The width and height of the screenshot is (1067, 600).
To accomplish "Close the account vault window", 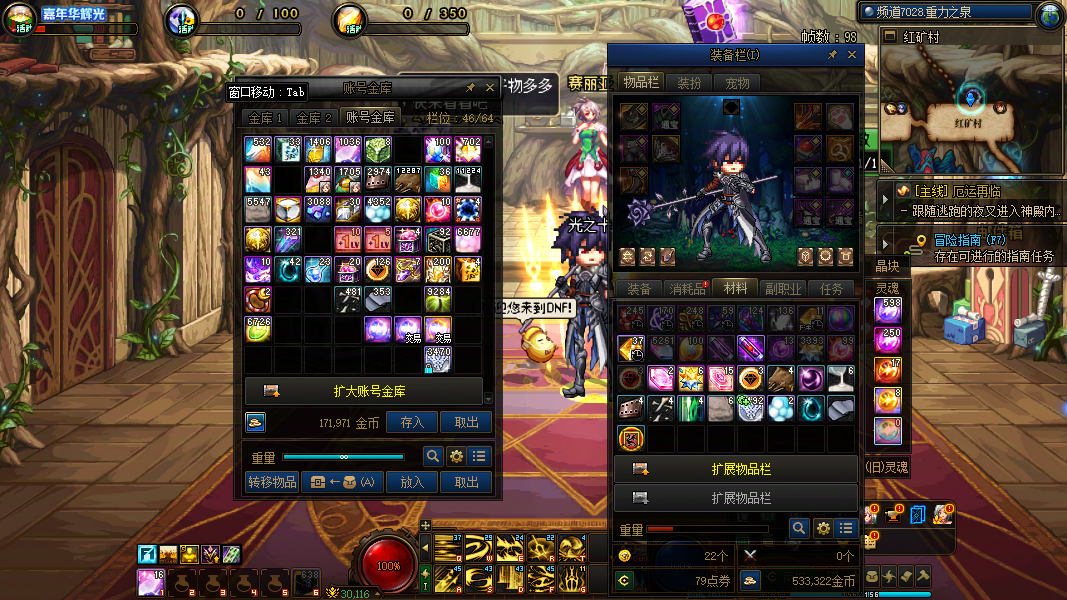I will 489,87.
